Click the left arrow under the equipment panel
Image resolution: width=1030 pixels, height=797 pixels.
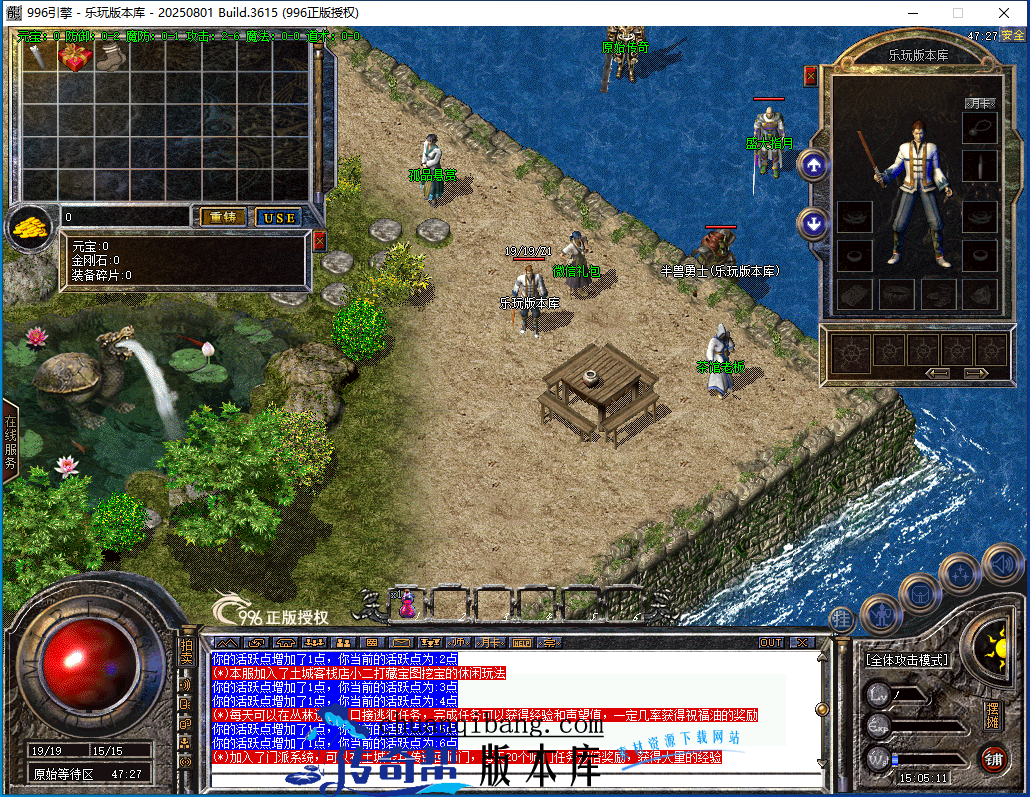click(x=937, y=373)
